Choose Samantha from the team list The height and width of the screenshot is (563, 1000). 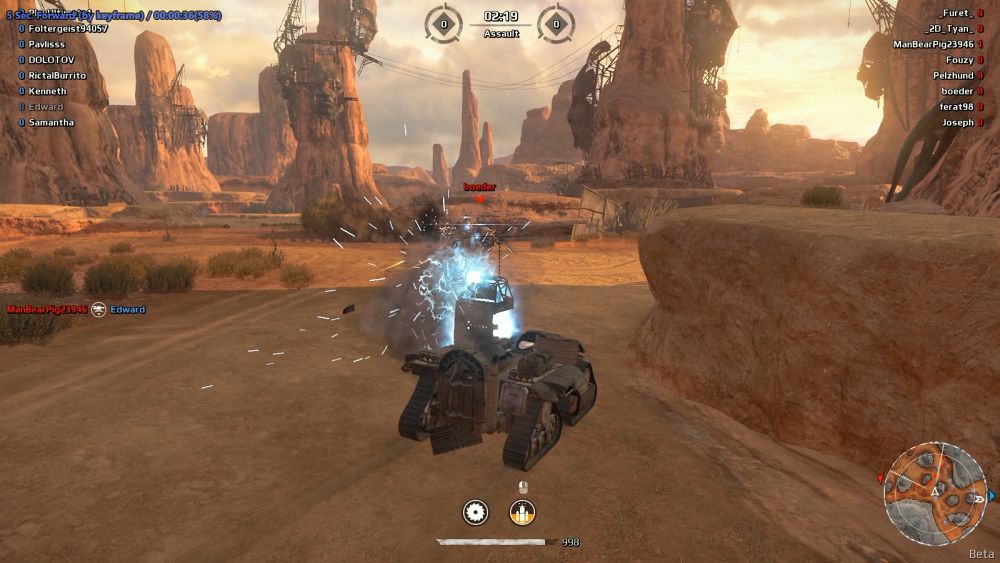pos(51,123)
